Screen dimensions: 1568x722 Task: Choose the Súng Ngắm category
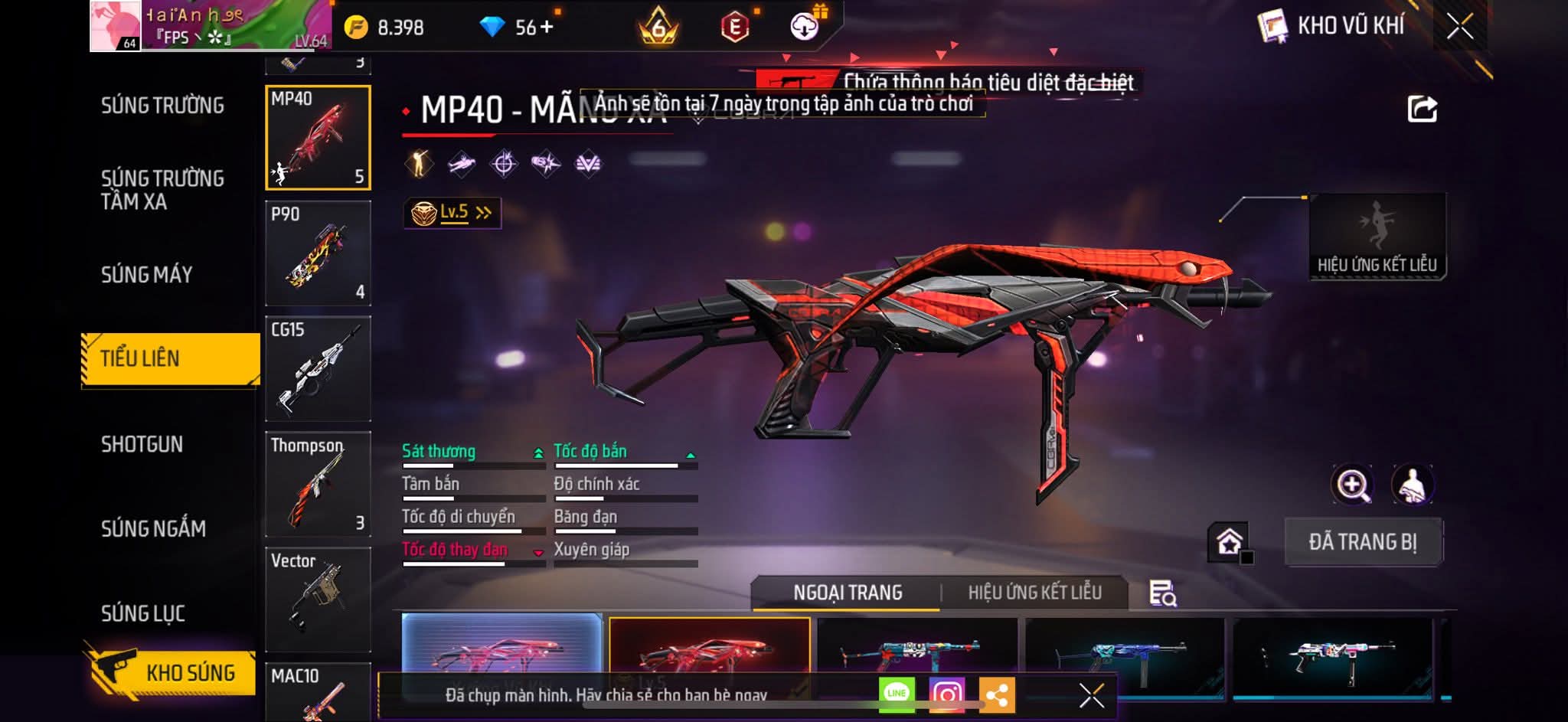click(153, 529)
